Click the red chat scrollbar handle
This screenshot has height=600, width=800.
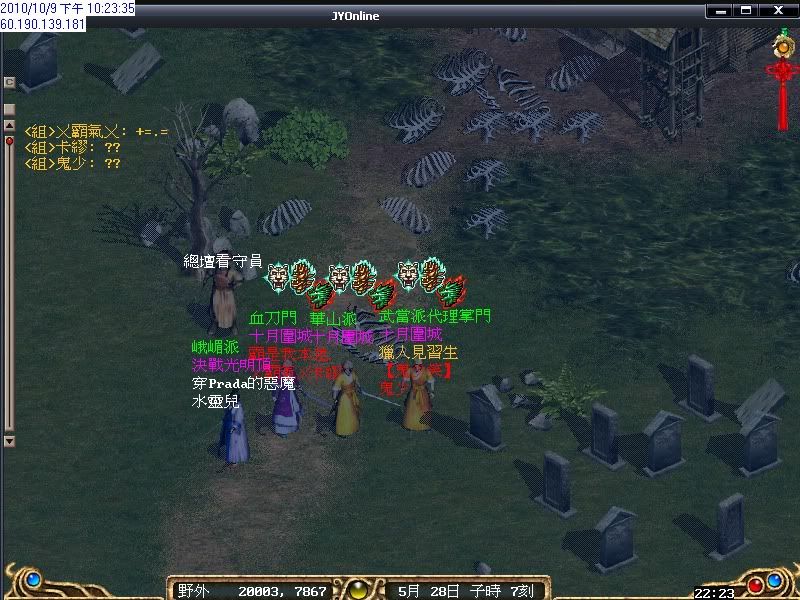pos(9,142)
